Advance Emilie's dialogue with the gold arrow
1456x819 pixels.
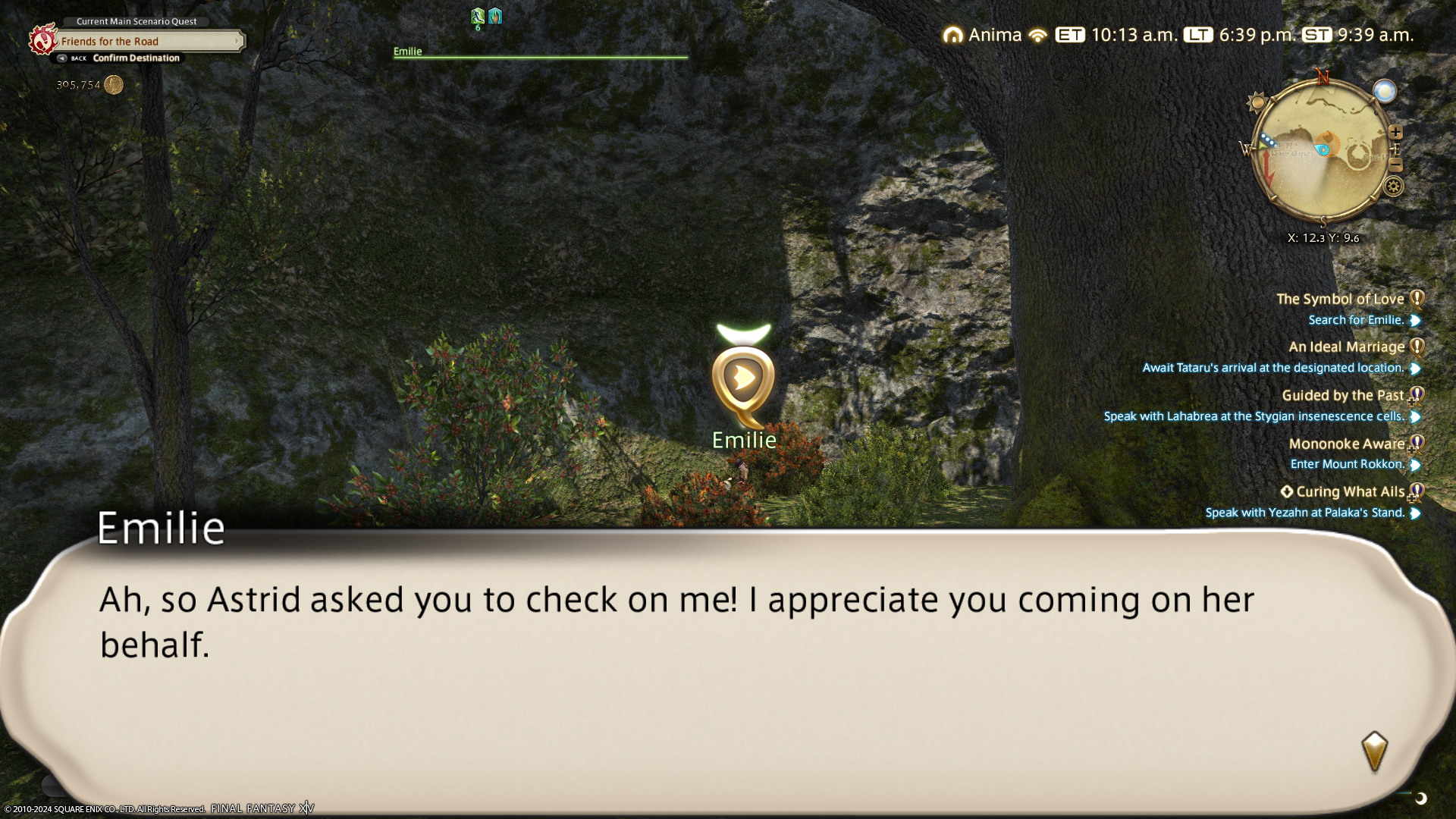(1374, 752)
